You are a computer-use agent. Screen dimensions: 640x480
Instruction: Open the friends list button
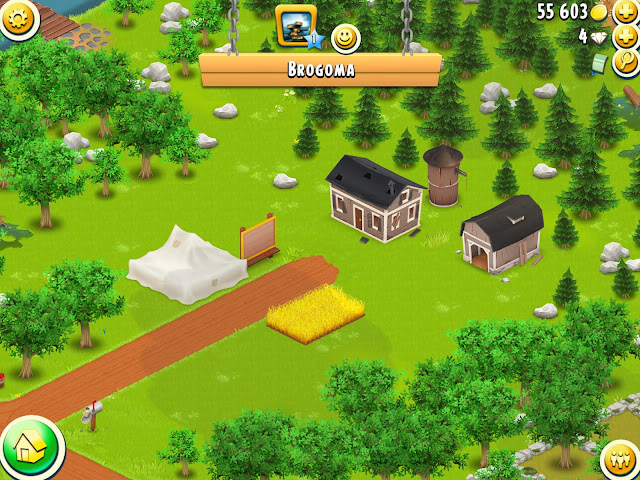pyautogui.click(x=622, y=460)
